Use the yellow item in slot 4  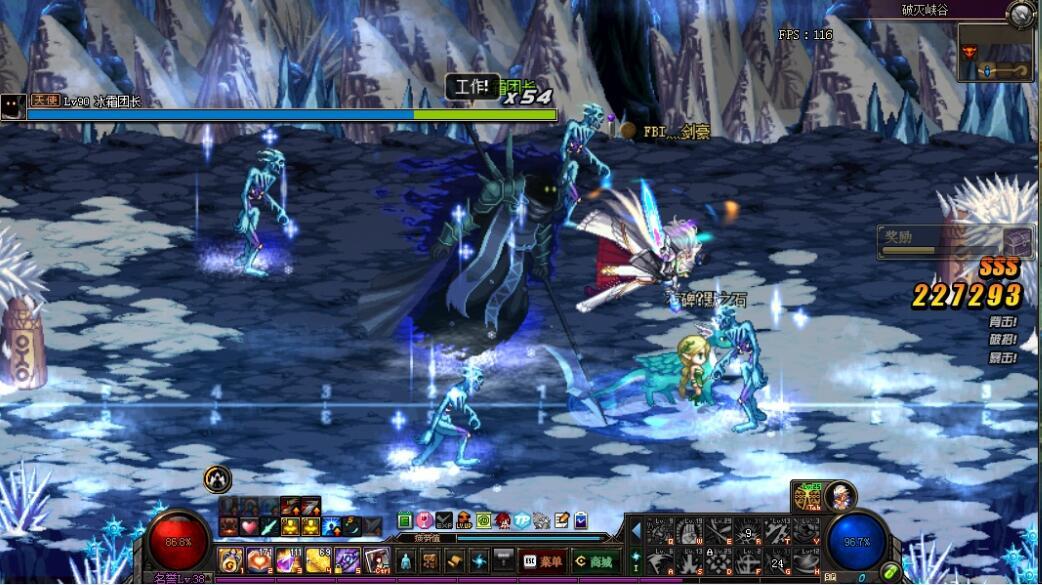[x=319, y=560]
